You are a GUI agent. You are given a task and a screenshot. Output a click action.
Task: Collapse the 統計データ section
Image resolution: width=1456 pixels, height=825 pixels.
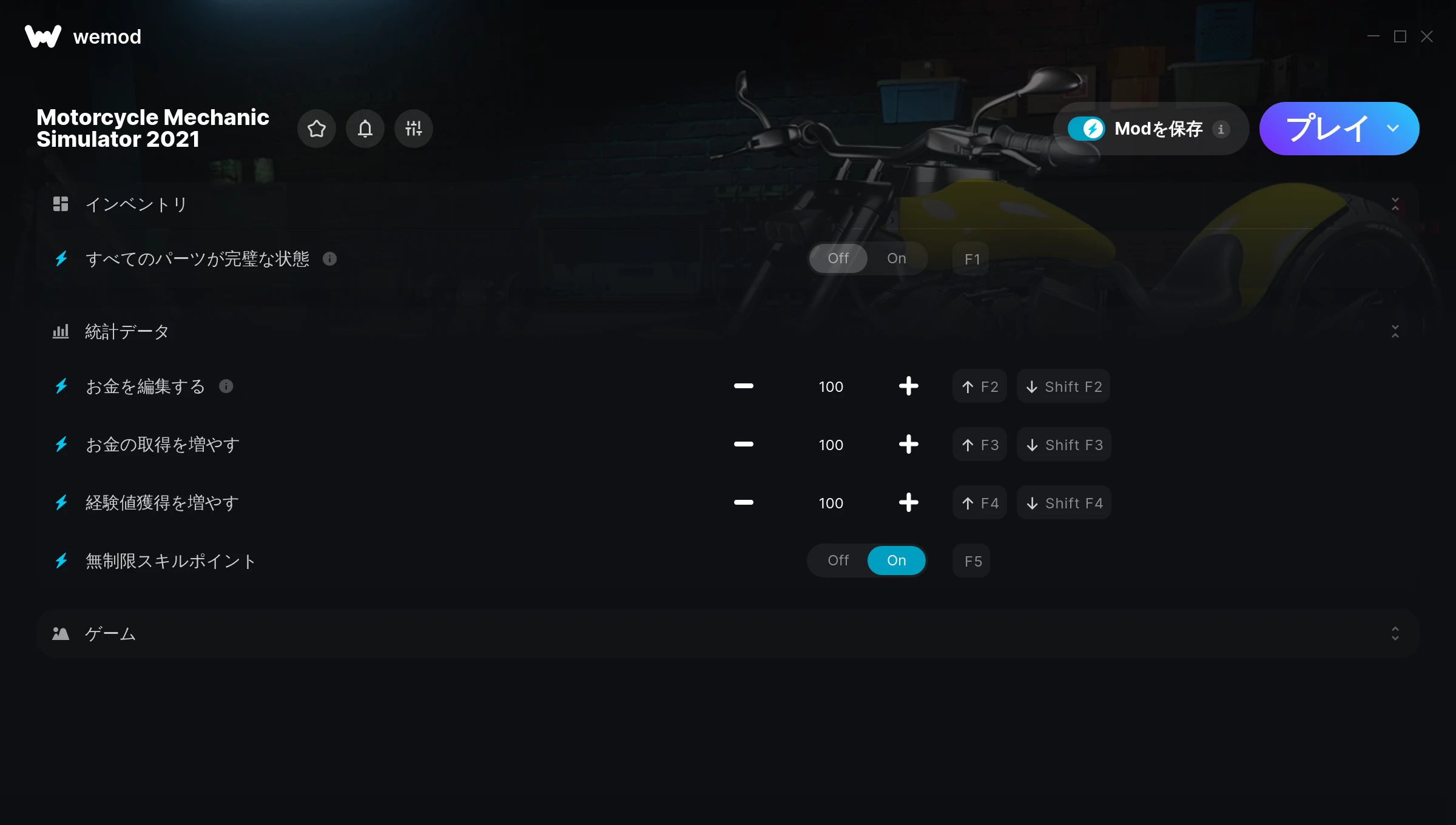(1395, 331)
